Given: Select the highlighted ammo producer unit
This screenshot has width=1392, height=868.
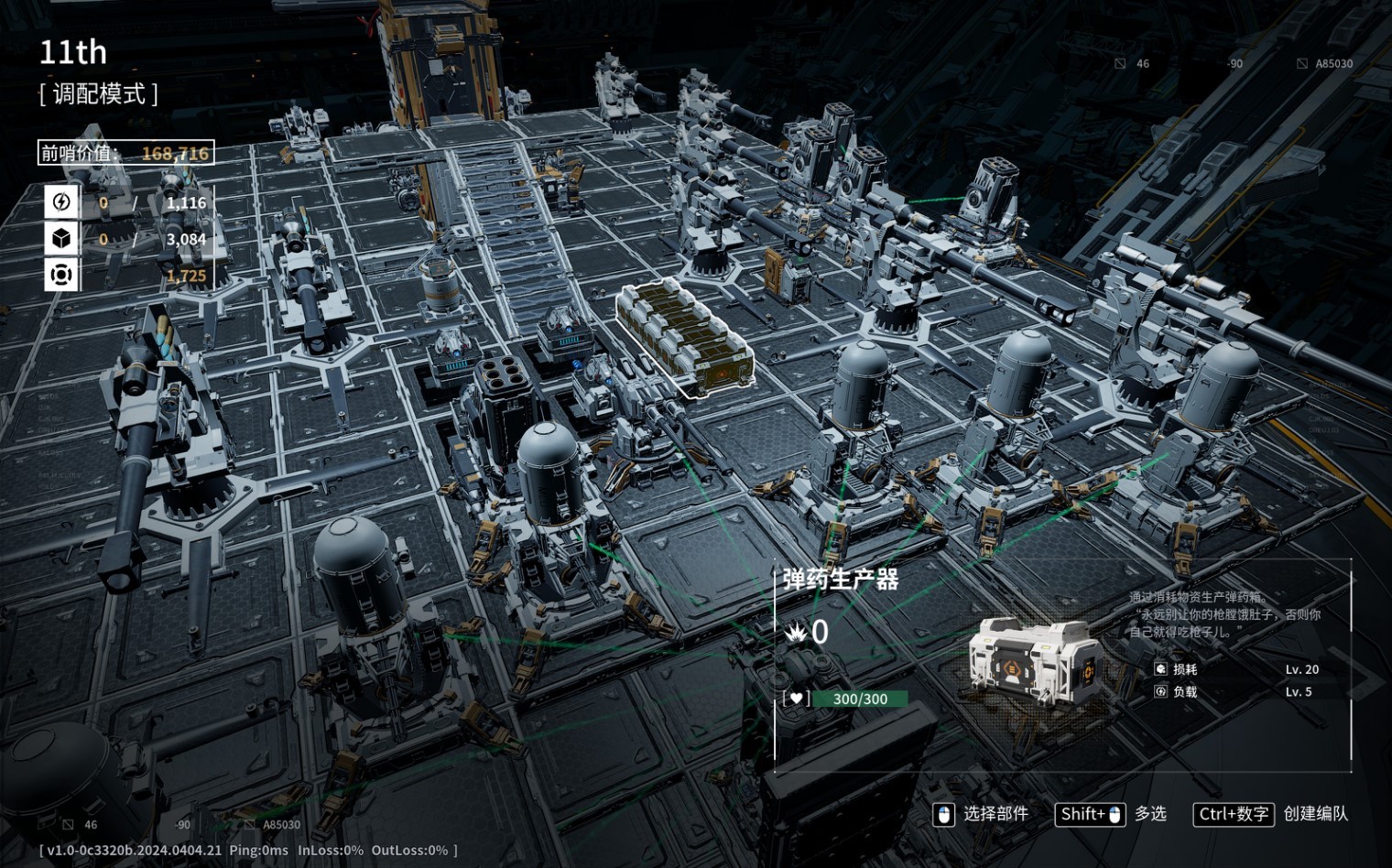Looking at the screenshot, I should pyautogui.click(x=685, y=340).
